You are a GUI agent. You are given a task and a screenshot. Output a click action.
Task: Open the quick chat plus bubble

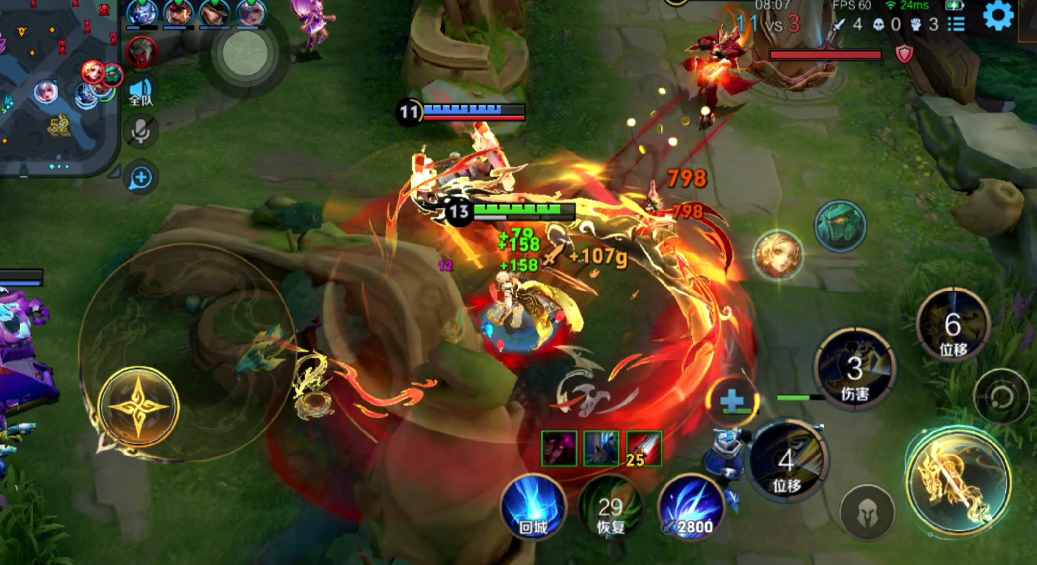(x=141, y=178)
